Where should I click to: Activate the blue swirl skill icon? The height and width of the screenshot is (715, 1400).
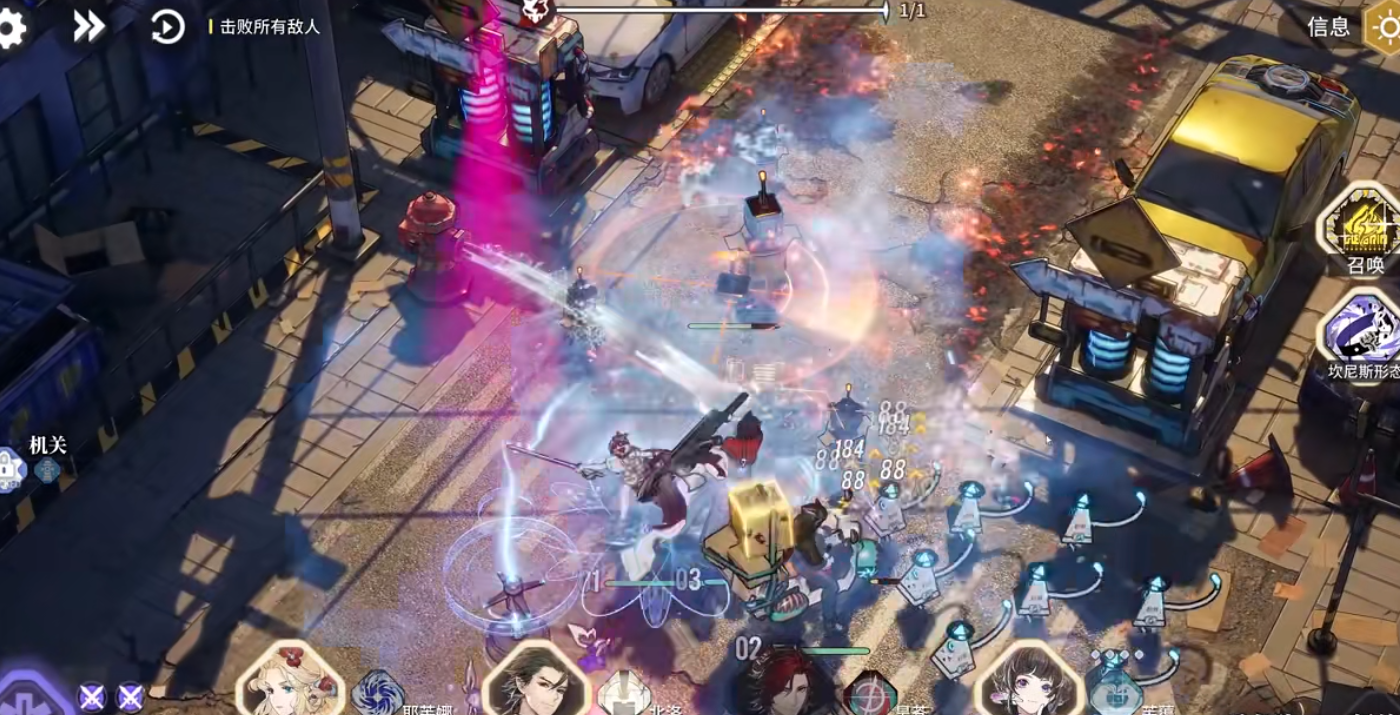tap(378, 694)
